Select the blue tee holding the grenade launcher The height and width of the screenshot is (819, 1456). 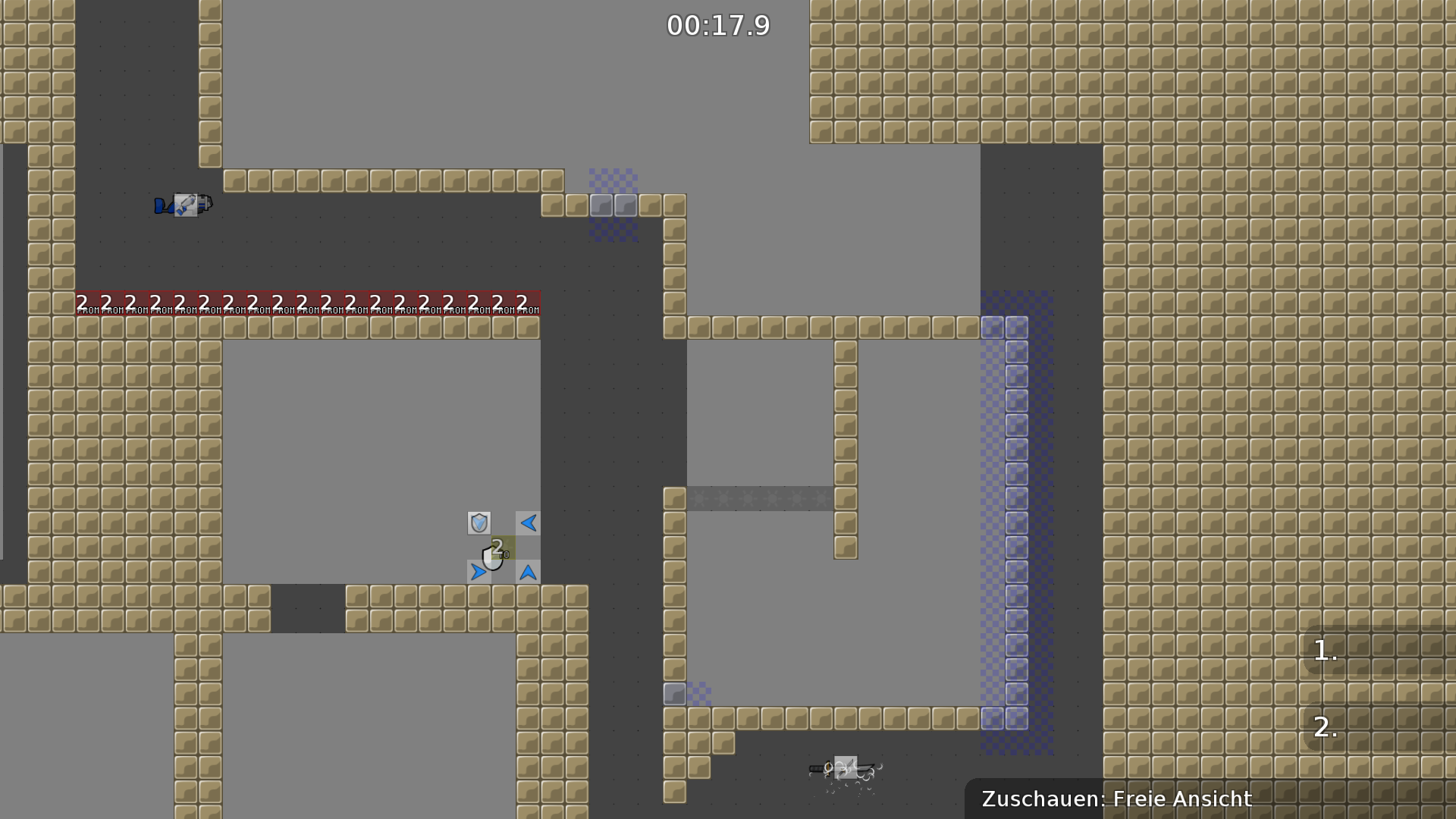(163, 206)
